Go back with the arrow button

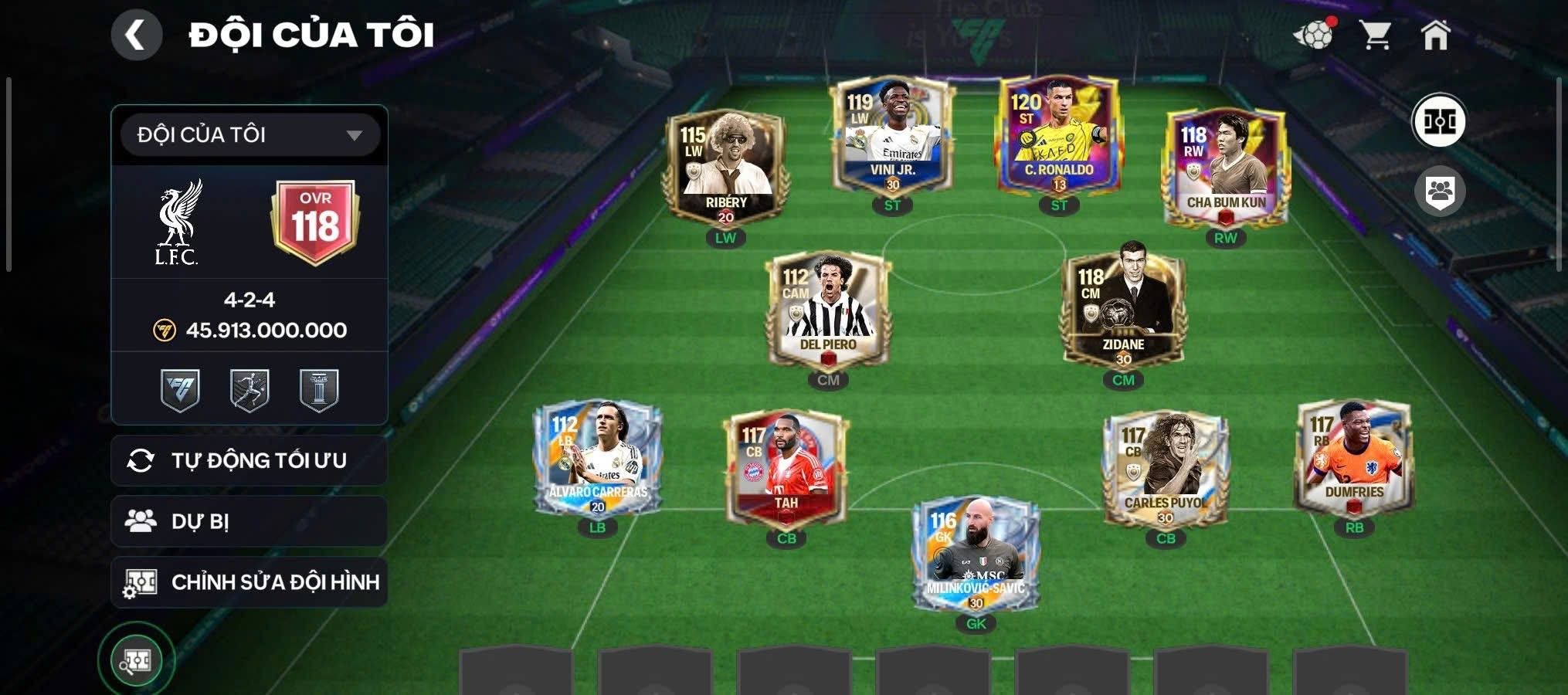click(137, 35)
